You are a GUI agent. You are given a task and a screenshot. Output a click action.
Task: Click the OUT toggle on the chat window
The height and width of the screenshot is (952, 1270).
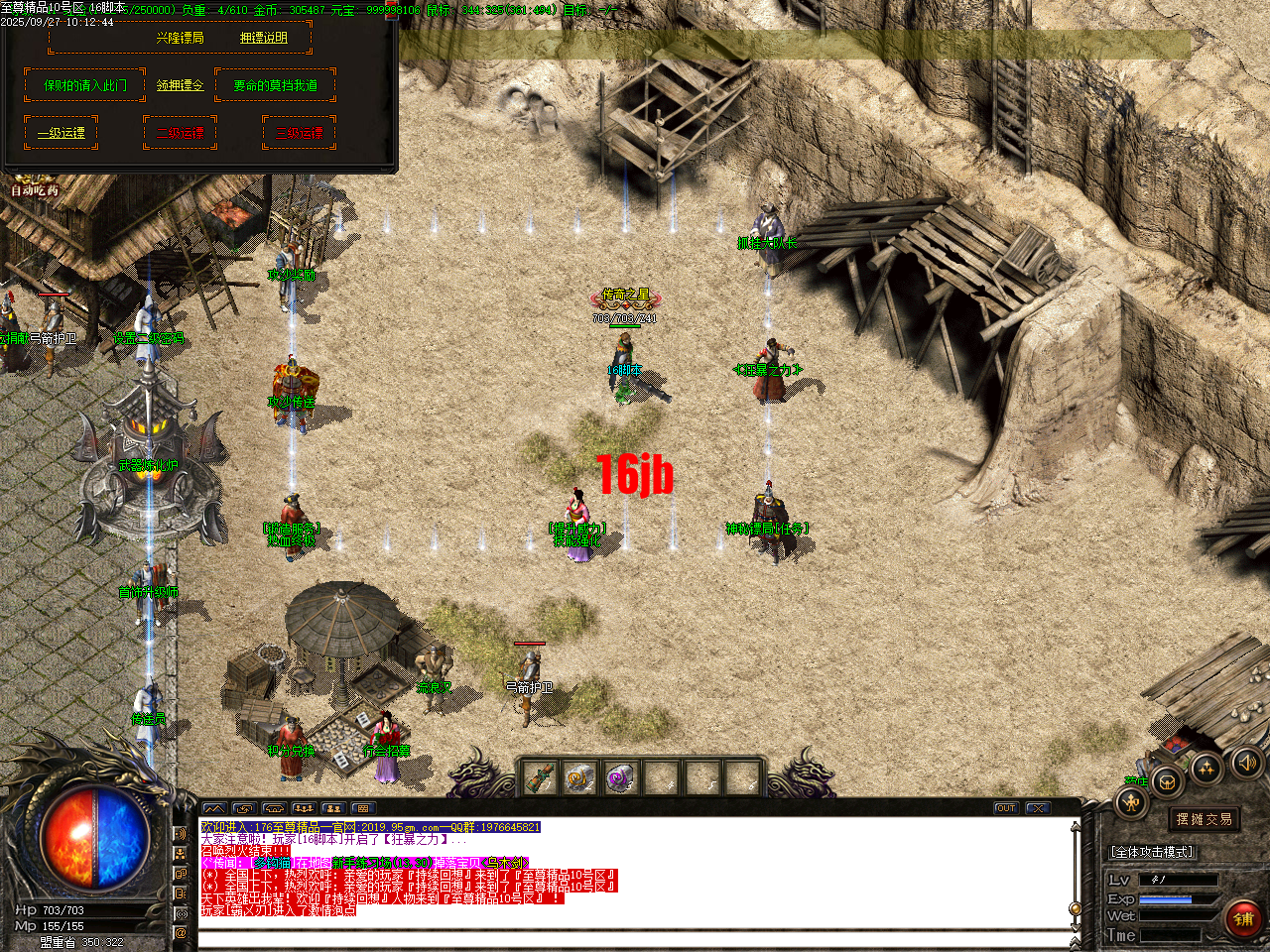1007,807
